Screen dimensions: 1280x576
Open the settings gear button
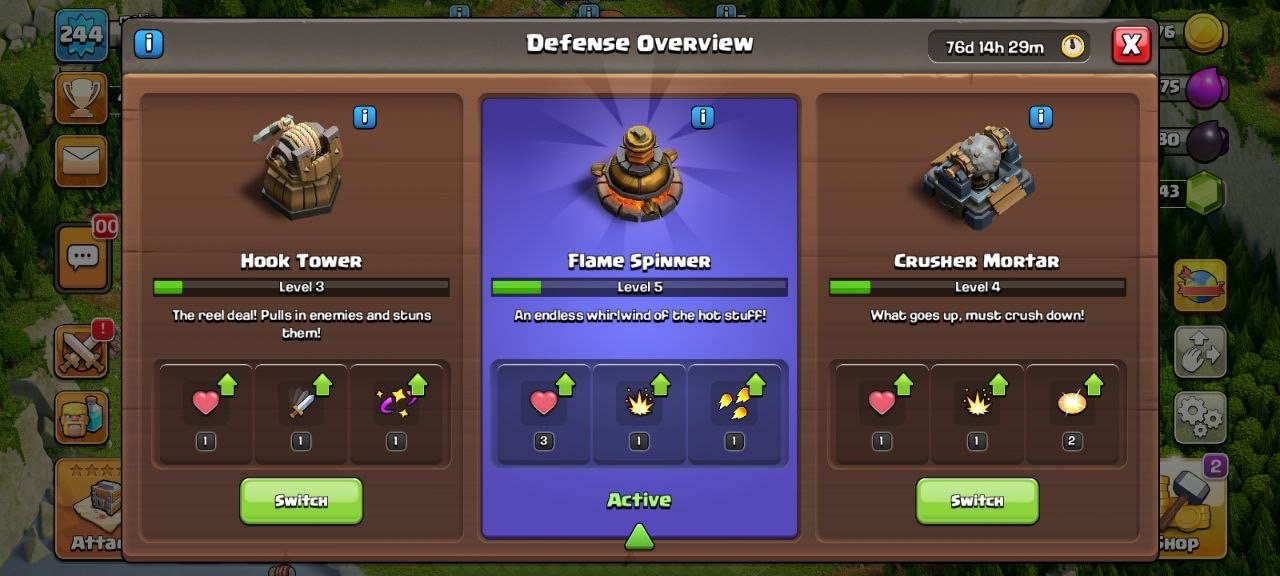pos(1199,416)
